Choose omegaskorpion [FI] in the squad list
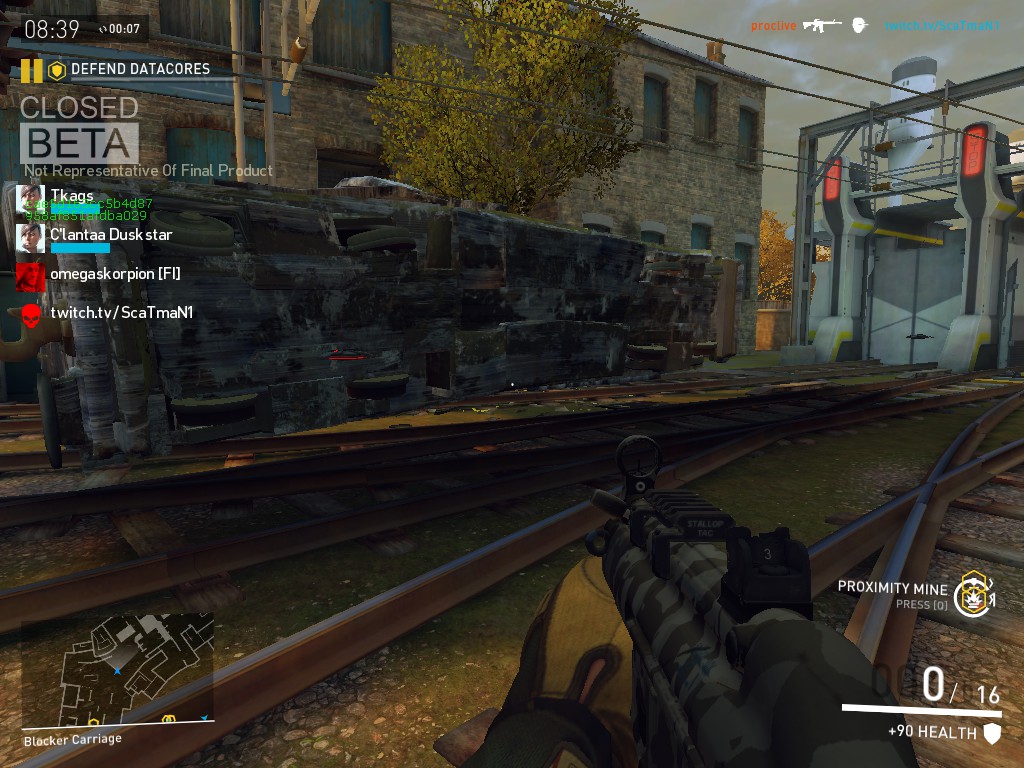This screenshot has width=1024, height=768. pos(114,273)
